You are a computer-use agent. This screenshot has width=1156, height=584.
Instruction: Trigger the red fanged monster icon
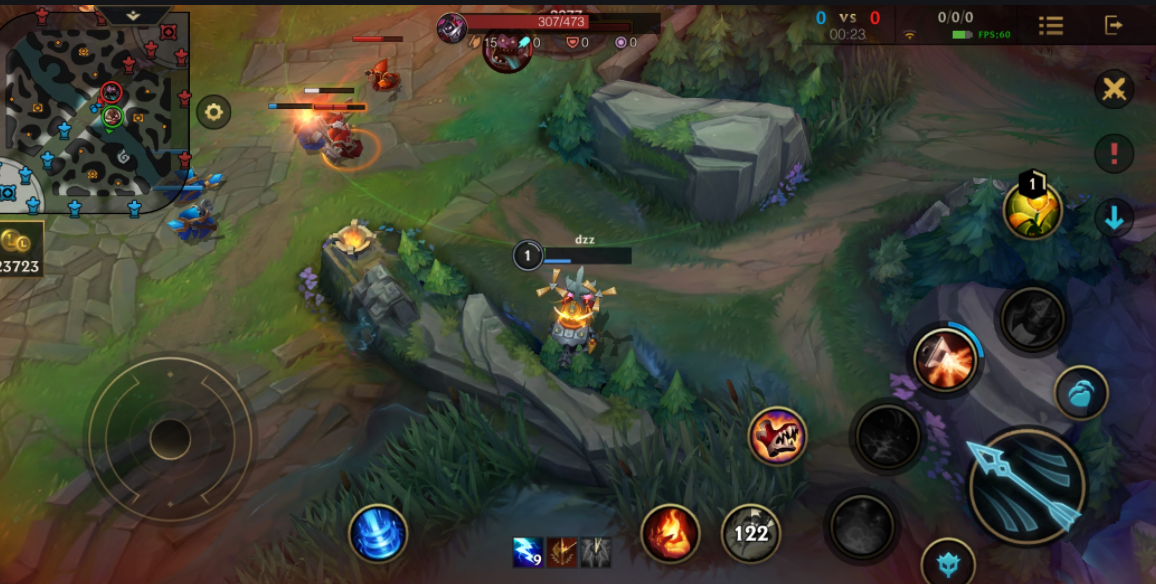pyautogui.click(x=777, y=435)
